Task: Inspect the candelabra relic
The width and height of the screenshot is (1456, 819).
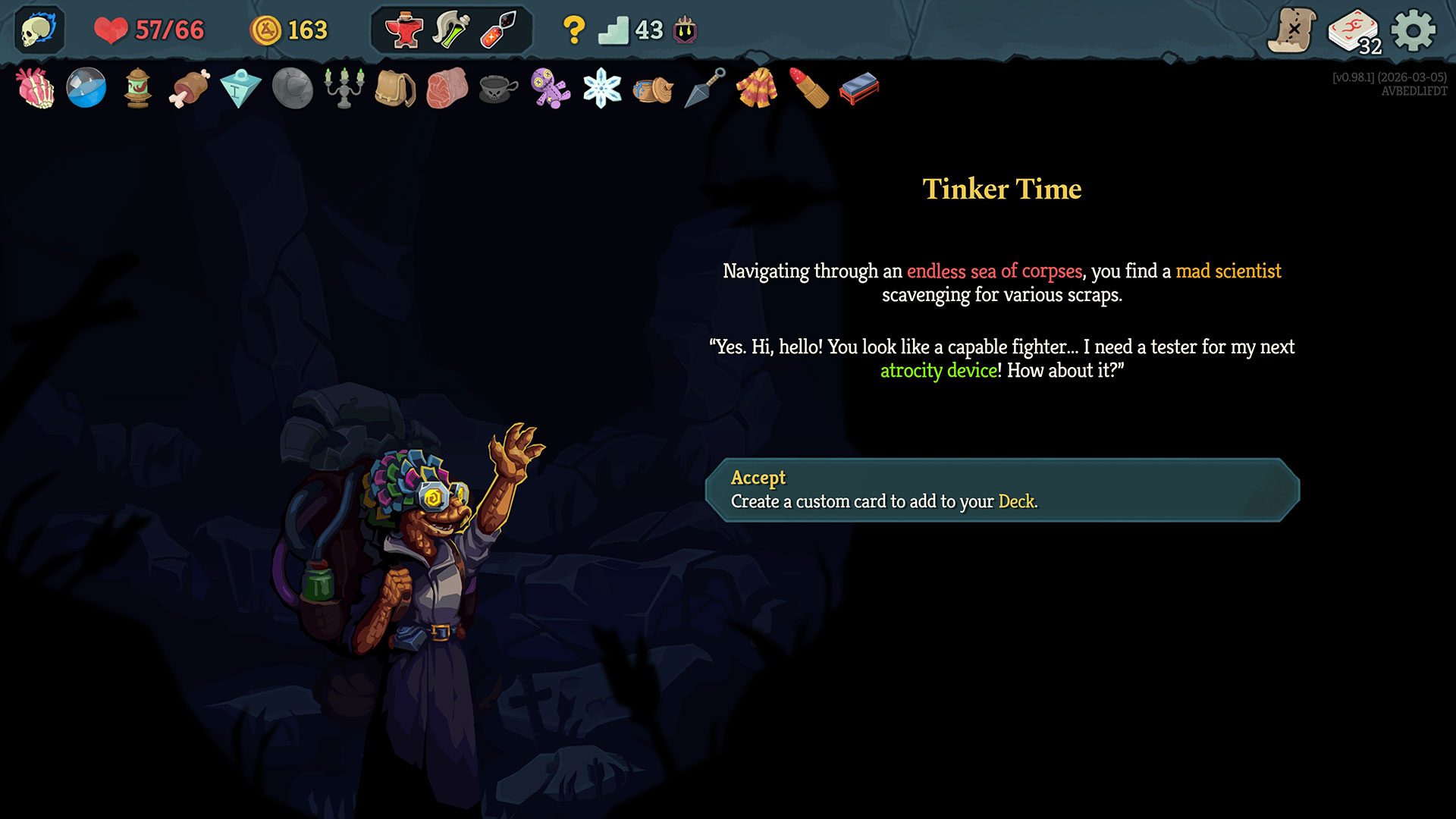Action: 344,89
